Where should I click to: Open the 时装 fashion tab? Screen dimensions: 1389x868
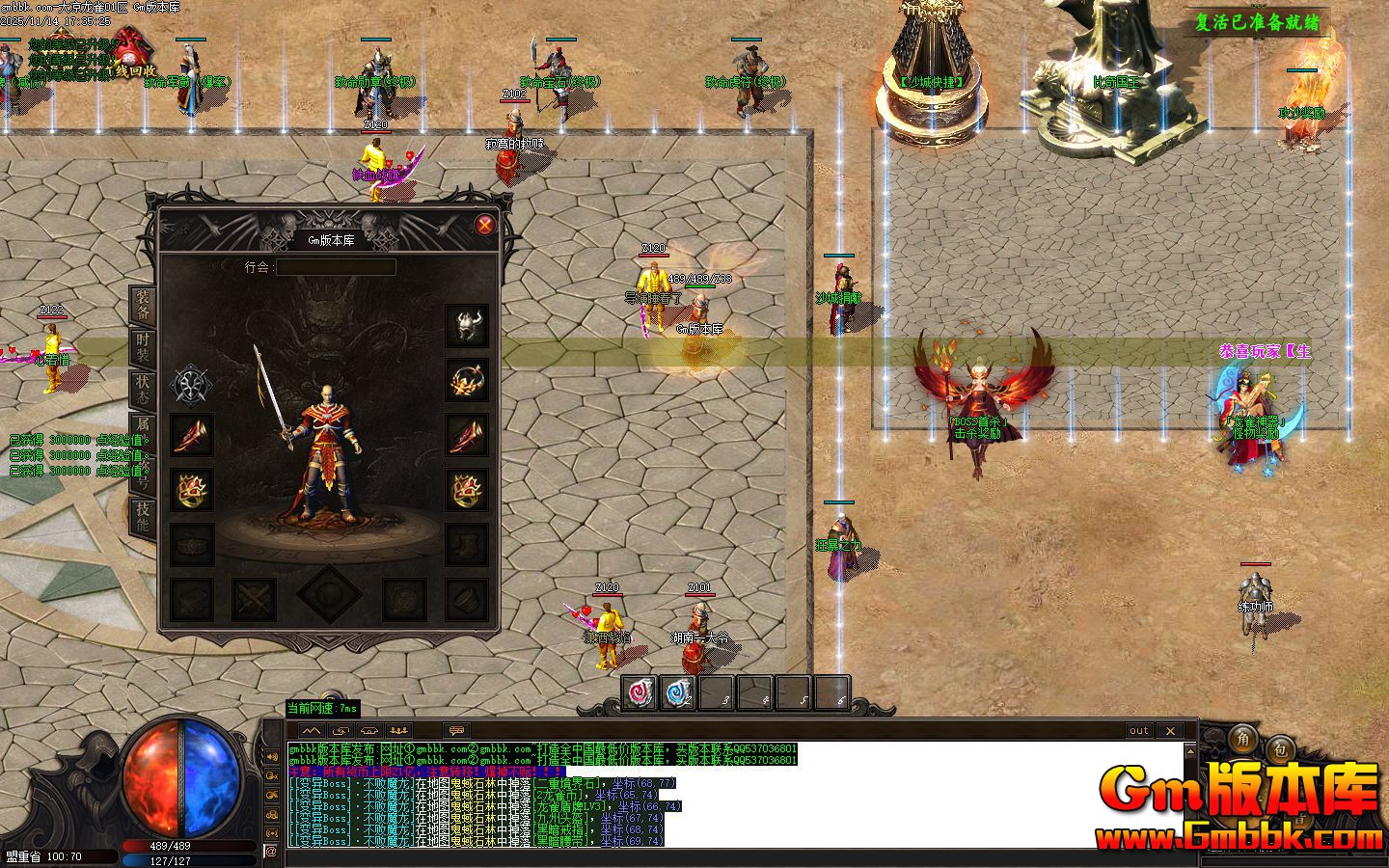[x=143, y=348]
